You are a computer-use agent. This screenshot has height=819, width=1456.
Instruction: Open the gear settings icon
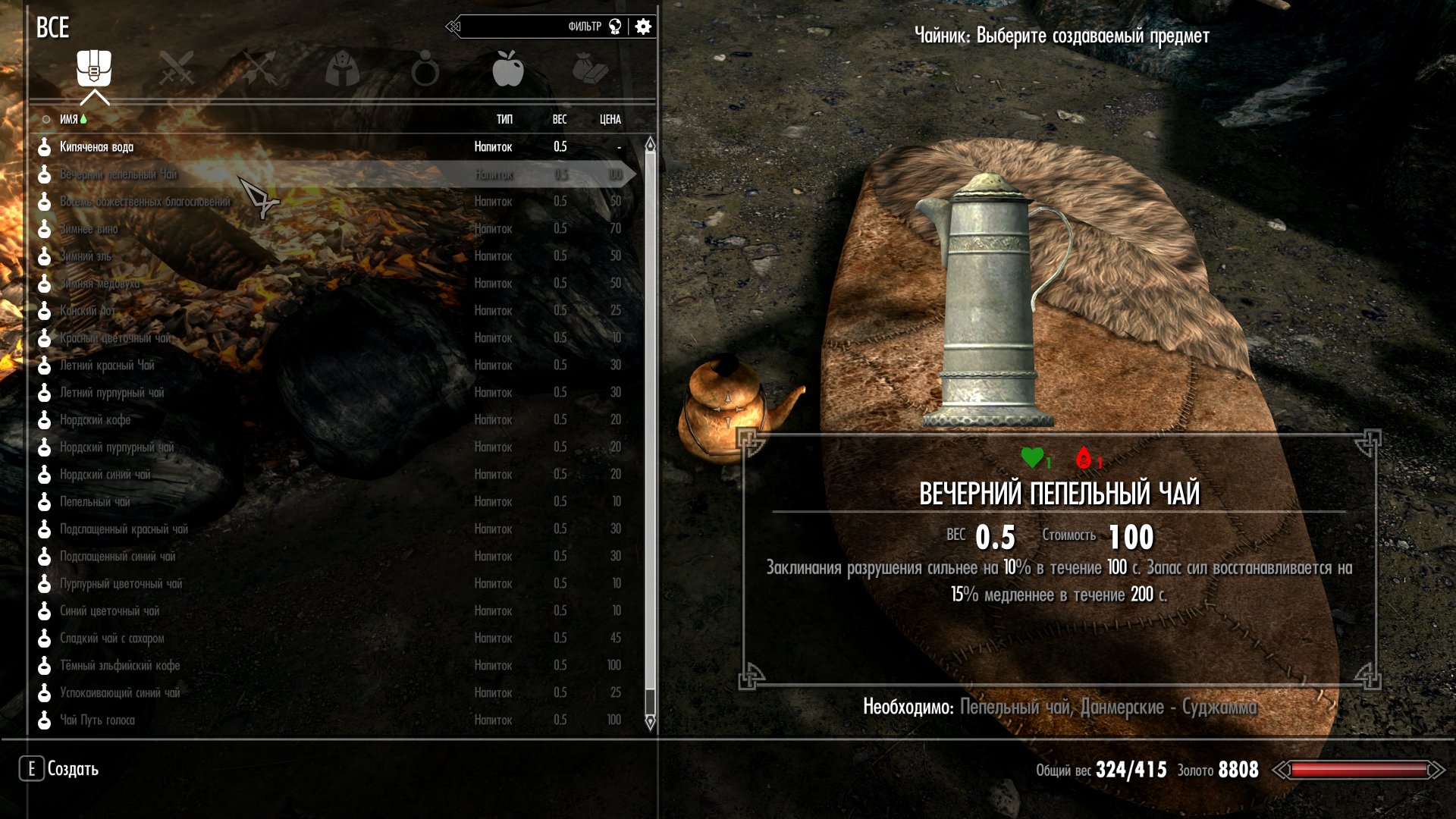pos(643,27)
